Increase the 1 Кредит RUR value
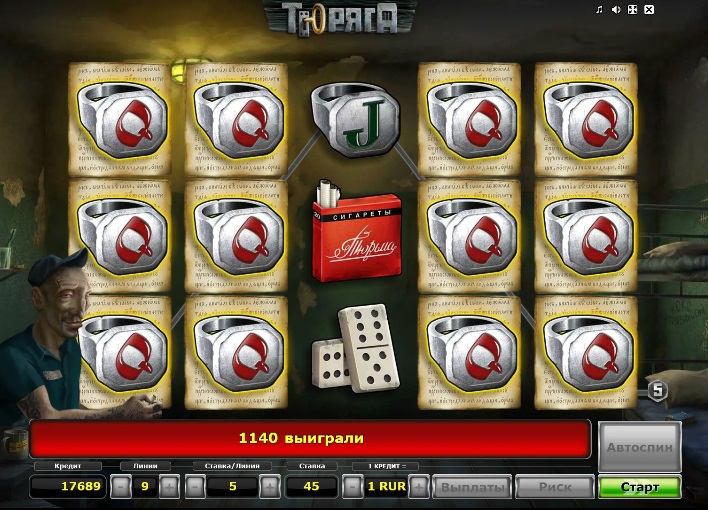 (x=419, y=487)
